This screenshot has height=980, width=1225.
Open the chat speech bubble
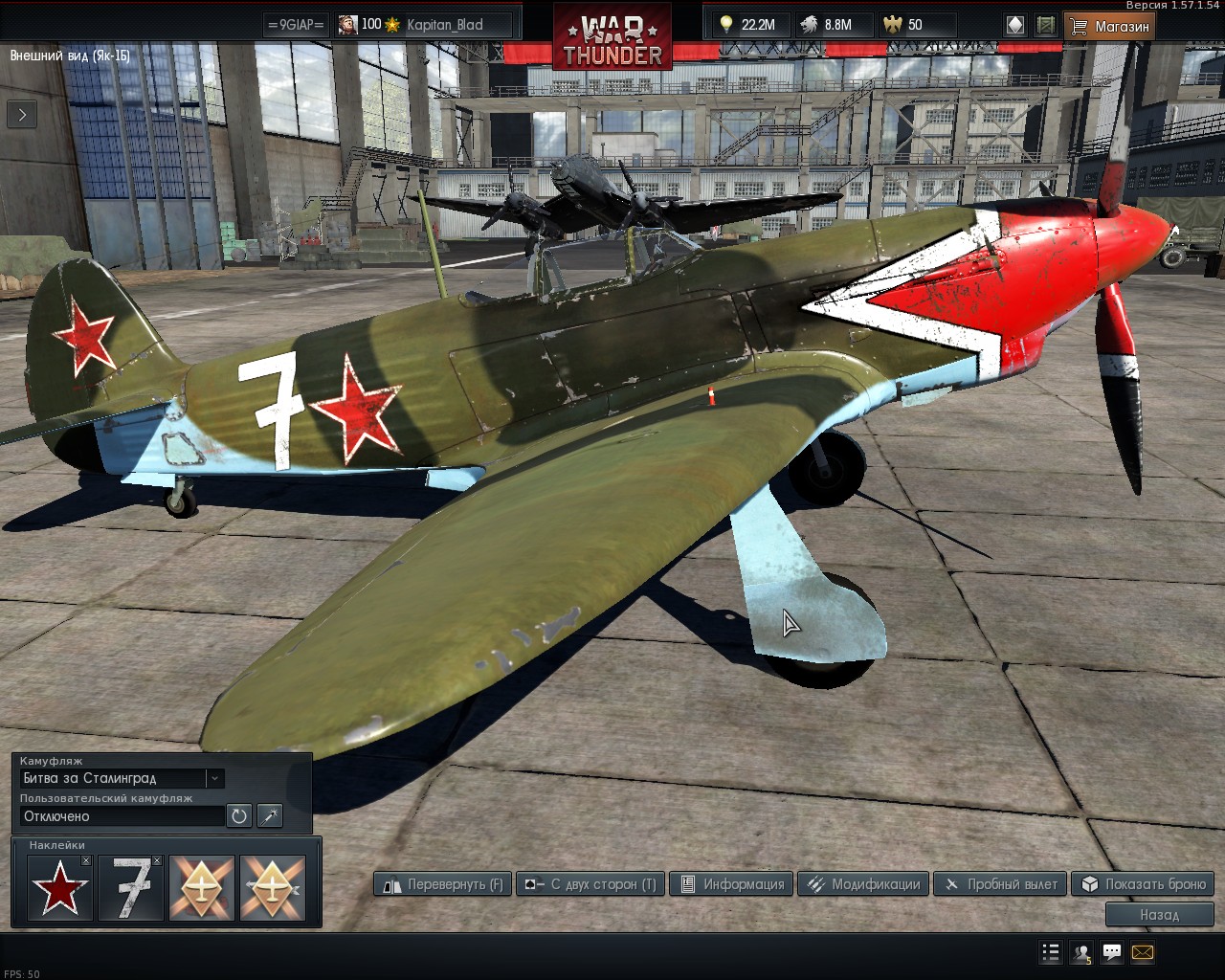(x=1112, y=952)
